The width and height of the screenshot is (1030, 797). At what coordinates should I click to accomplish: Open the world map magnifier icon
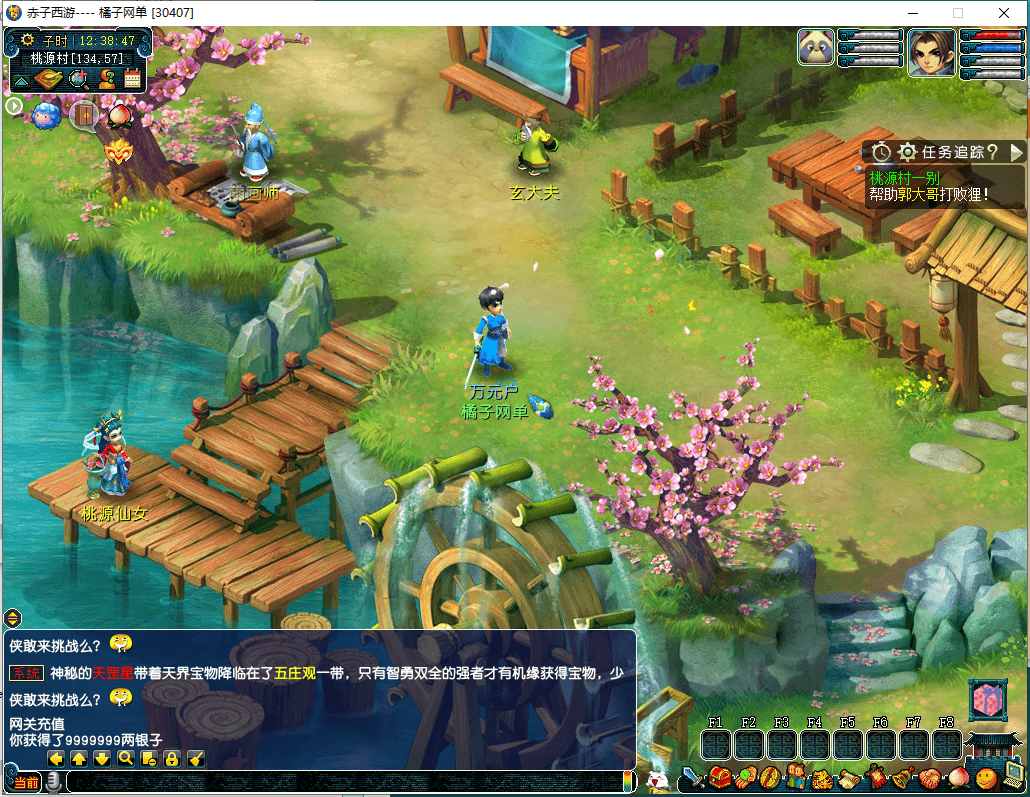click(x=77, y=79)
